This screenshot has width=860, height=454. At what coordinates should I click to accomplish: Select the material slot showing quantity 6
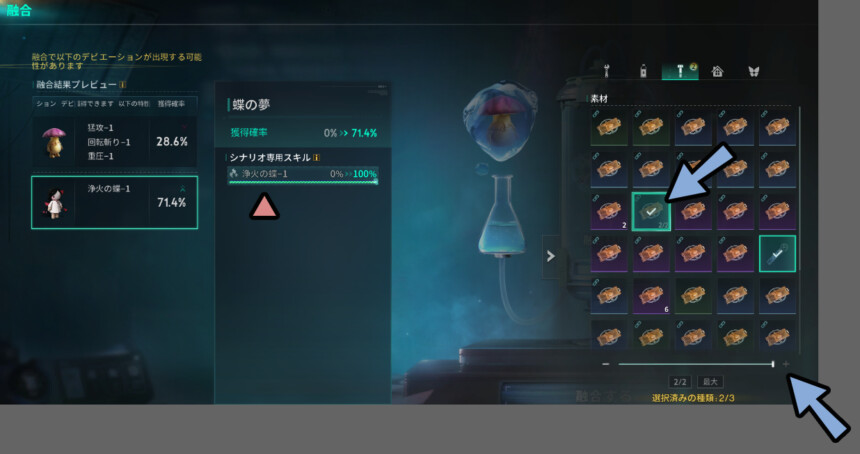coord(650,296)
